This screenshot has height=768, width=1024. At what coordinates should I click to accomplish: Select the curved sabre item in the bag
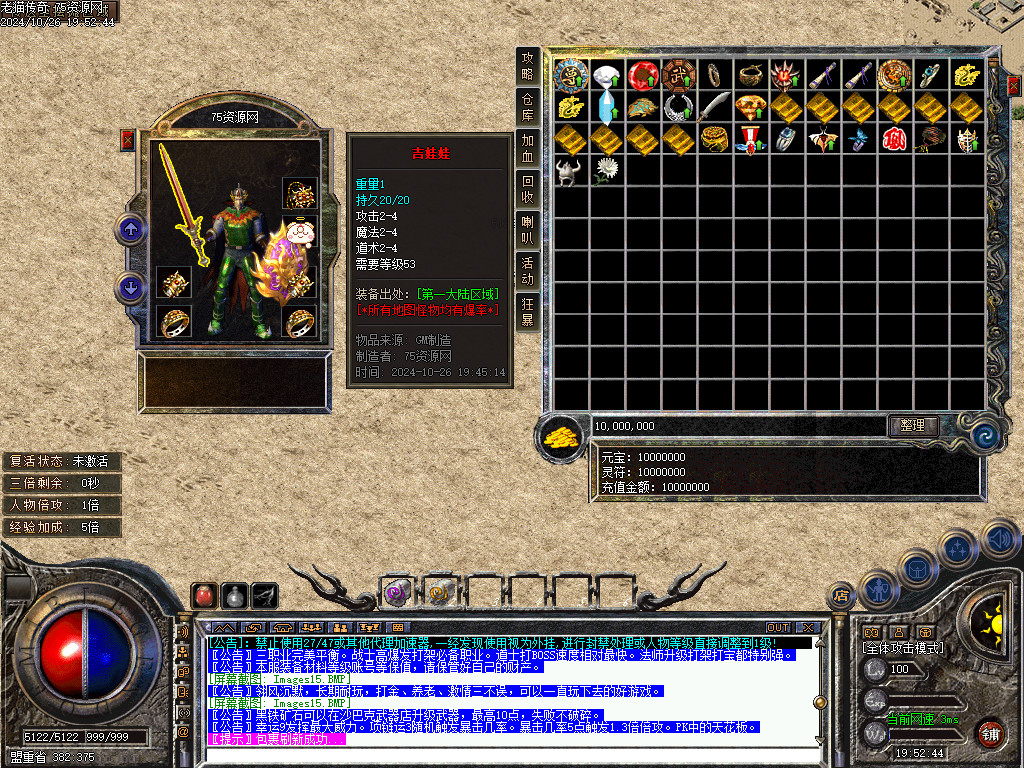pyautogui.click(x=713, y=107)
